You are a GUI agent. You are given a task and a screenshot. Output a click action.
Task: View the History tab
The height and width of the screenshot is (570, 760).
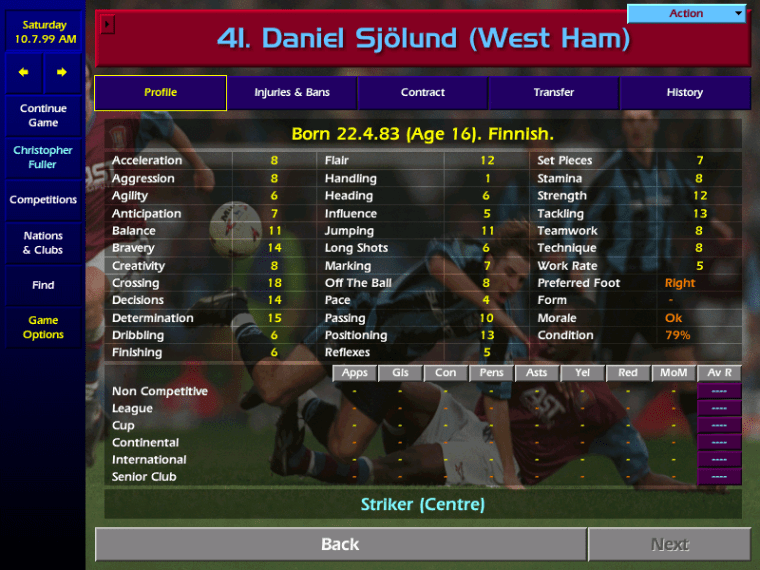tap(685, 93)
